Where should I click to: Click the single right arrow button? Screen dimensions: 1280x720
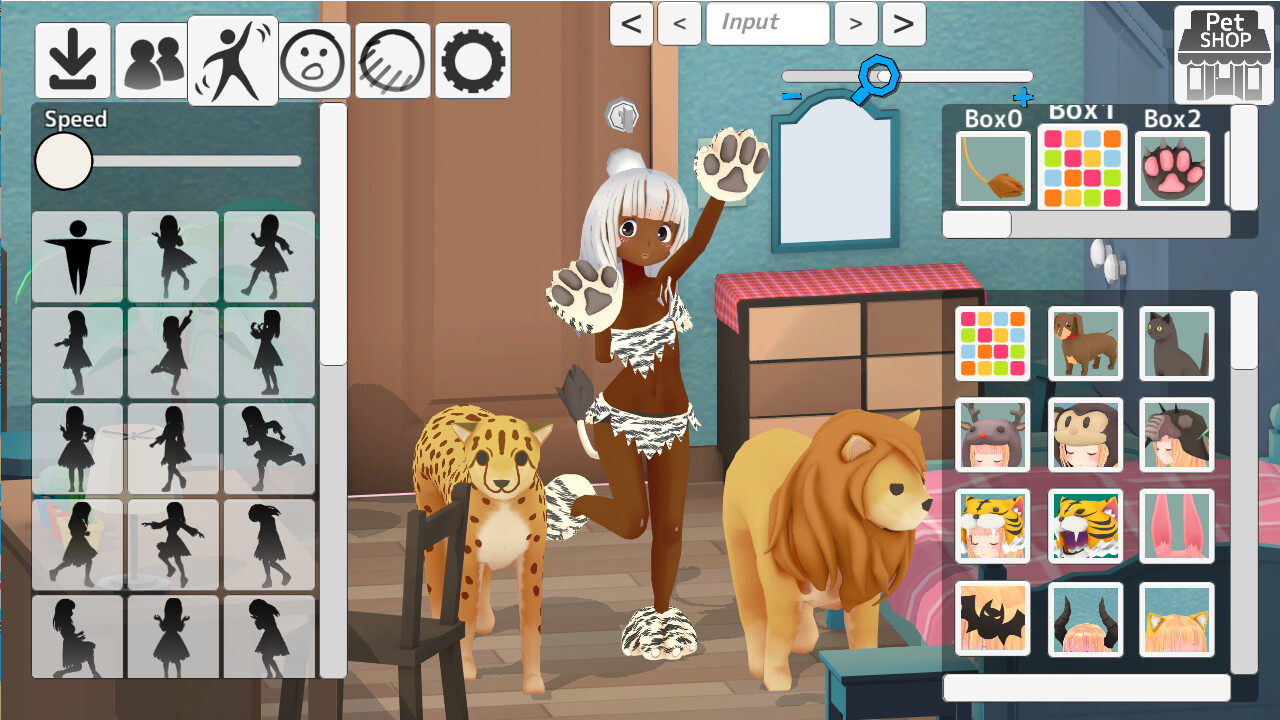pyautogui.click(x=856, y=24)
